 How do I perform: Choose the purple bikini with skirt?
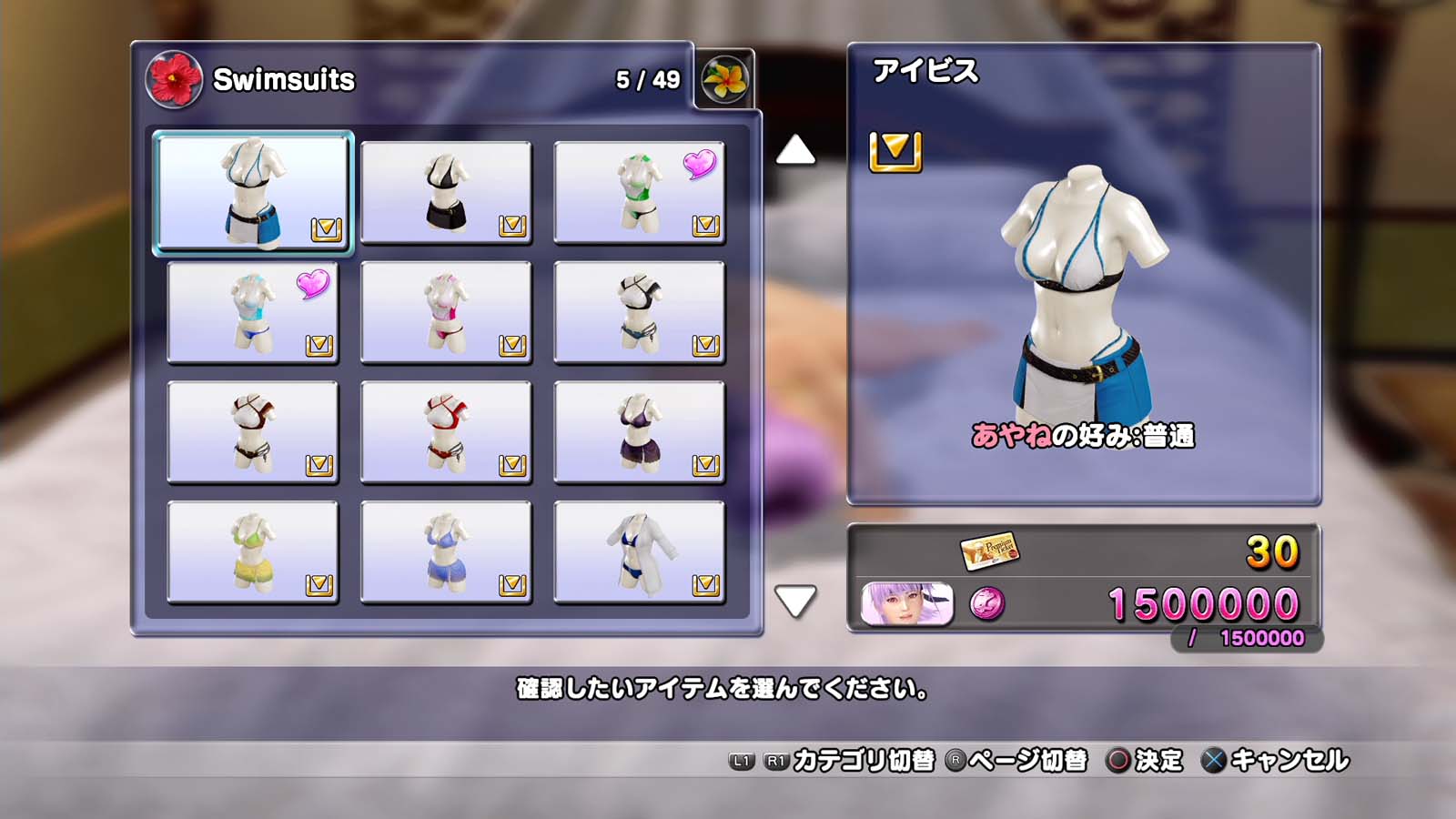639,432
